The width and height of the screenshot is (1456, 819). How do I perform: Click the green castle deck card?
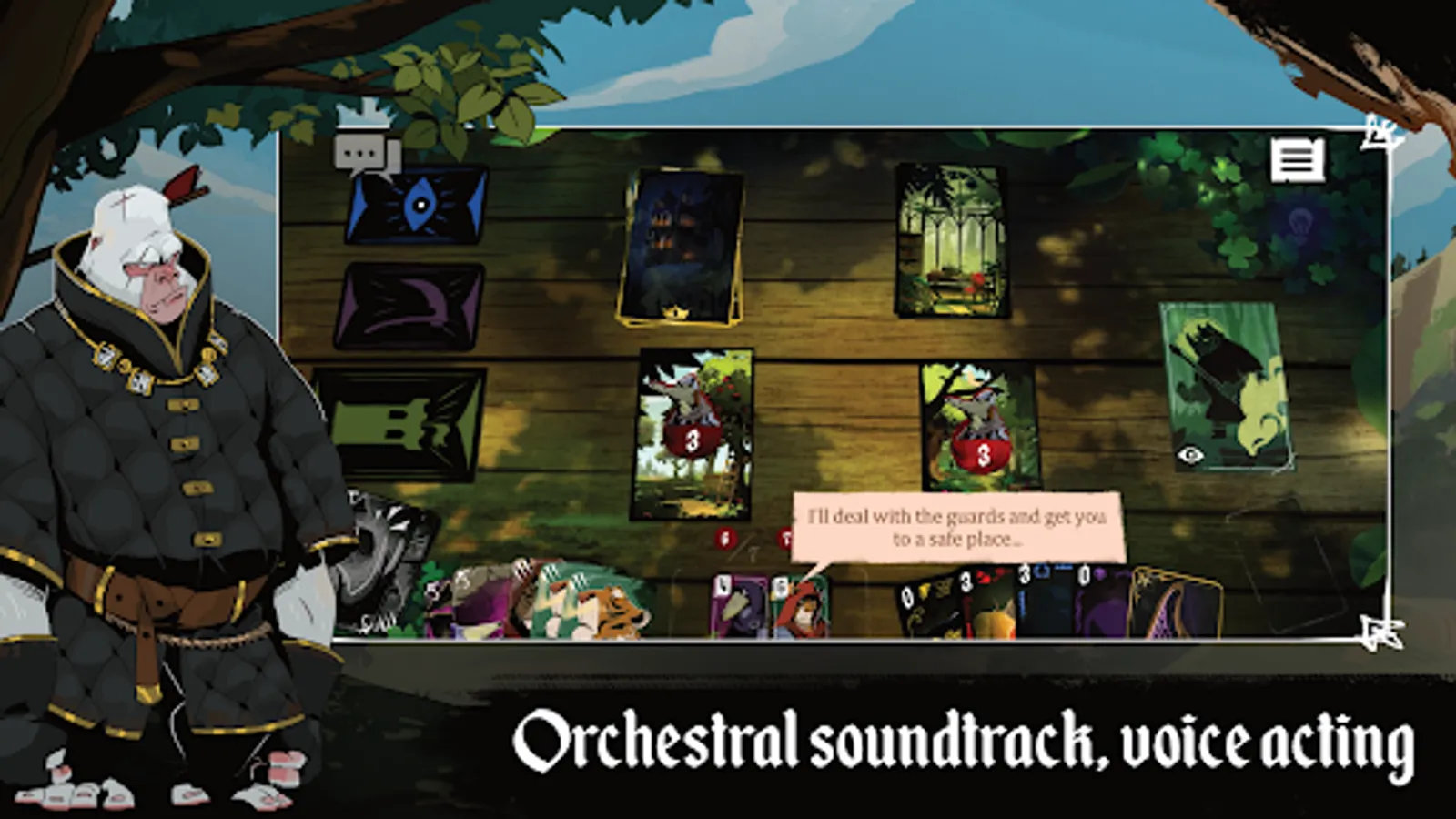point(409,419)
